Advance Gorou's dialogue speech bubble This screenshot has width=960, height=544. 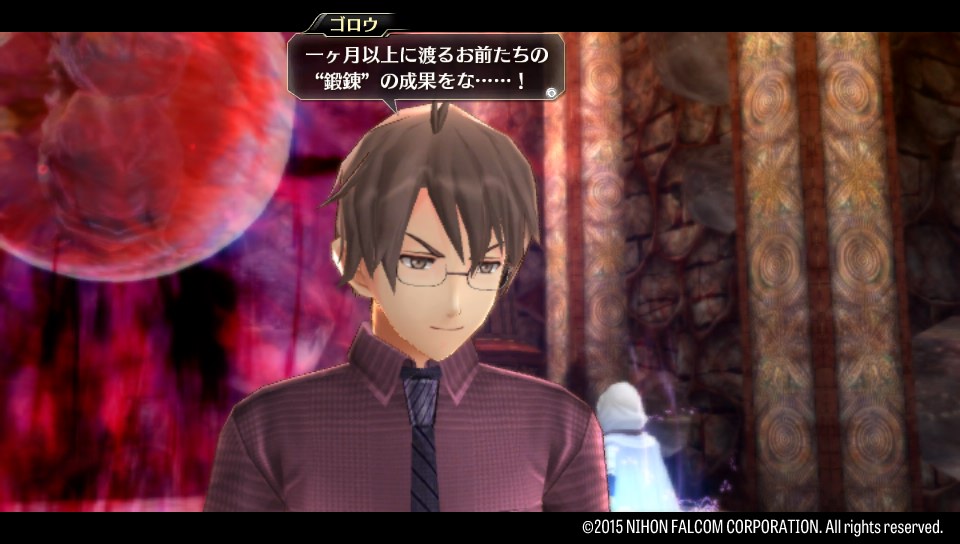(550, 91)
